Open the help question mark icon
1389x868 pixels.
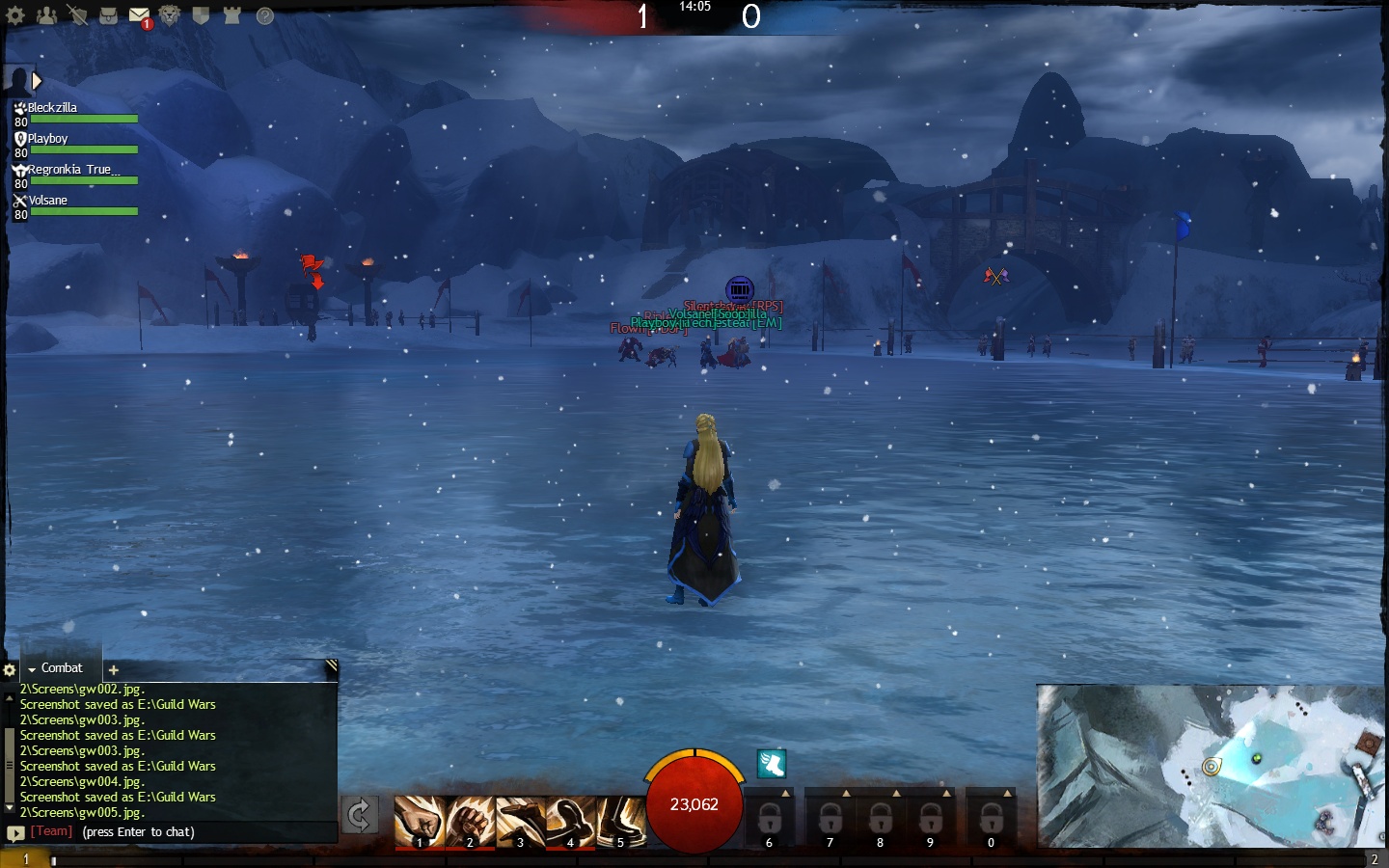point(264,15)
